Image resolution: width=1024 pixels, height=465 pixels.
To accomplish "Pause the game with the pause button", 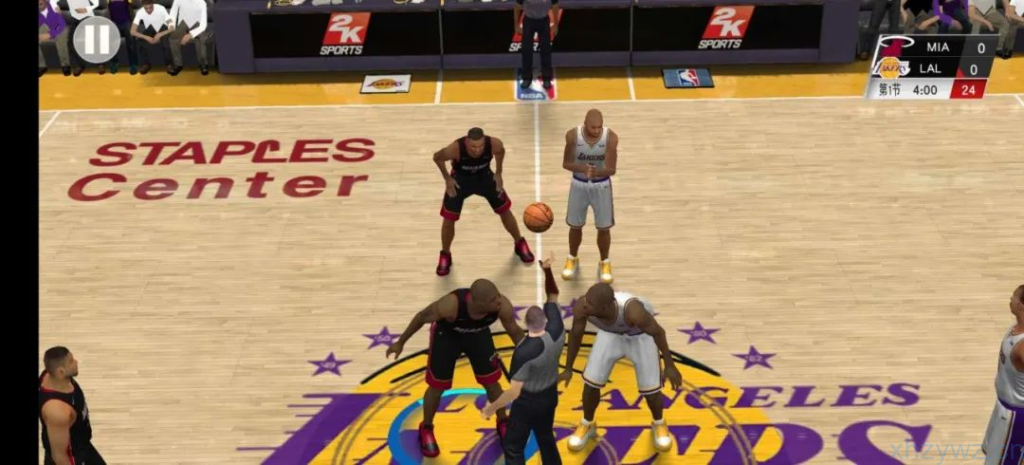I will point(96,40).
